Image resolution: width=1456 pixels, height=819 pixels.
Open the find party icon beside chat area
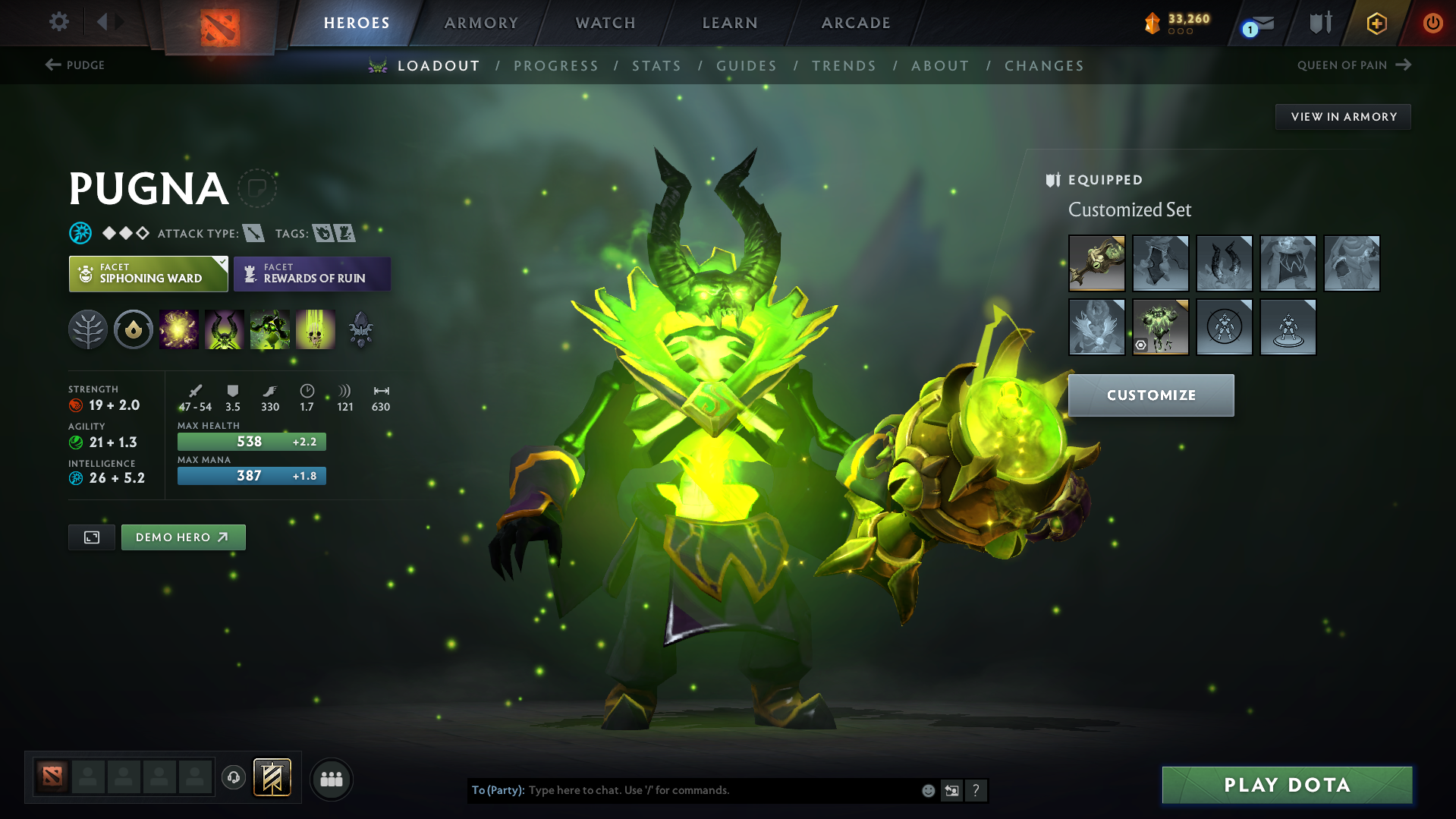tap(332, 779)
